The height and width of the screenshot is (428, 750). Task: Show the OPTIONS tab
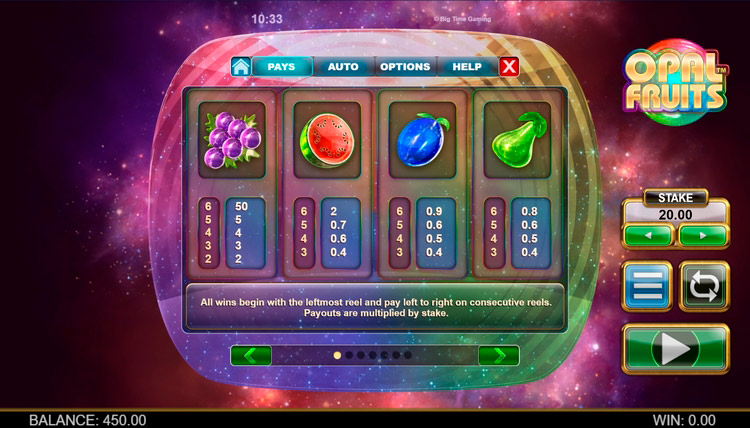click(x=405, y=67)
